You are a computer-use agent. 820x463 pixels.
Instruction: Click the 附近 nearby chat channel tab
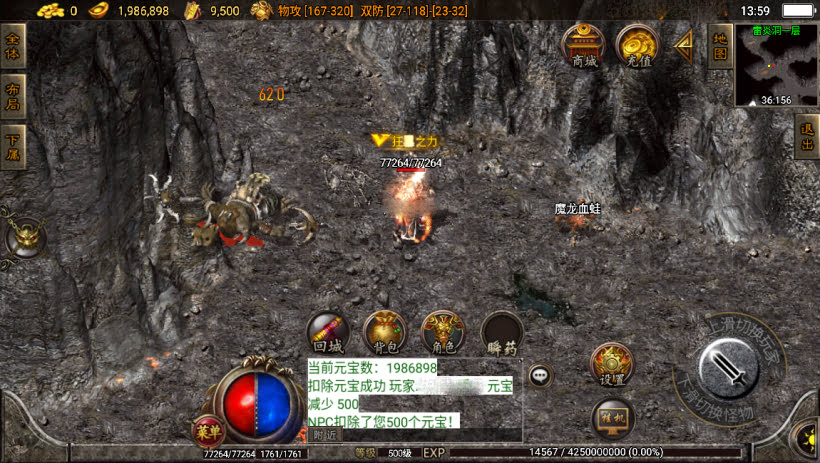[324, 435]
